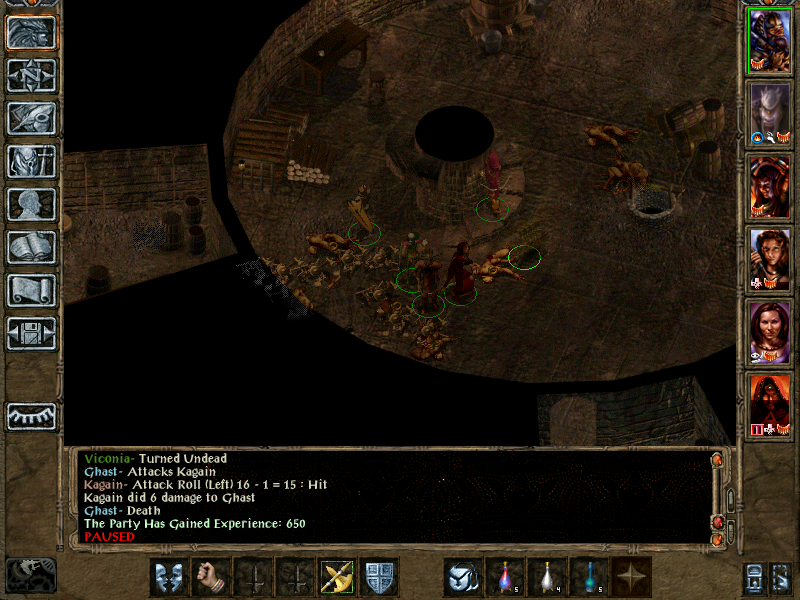Select the first party member portrait

point(770,41)
